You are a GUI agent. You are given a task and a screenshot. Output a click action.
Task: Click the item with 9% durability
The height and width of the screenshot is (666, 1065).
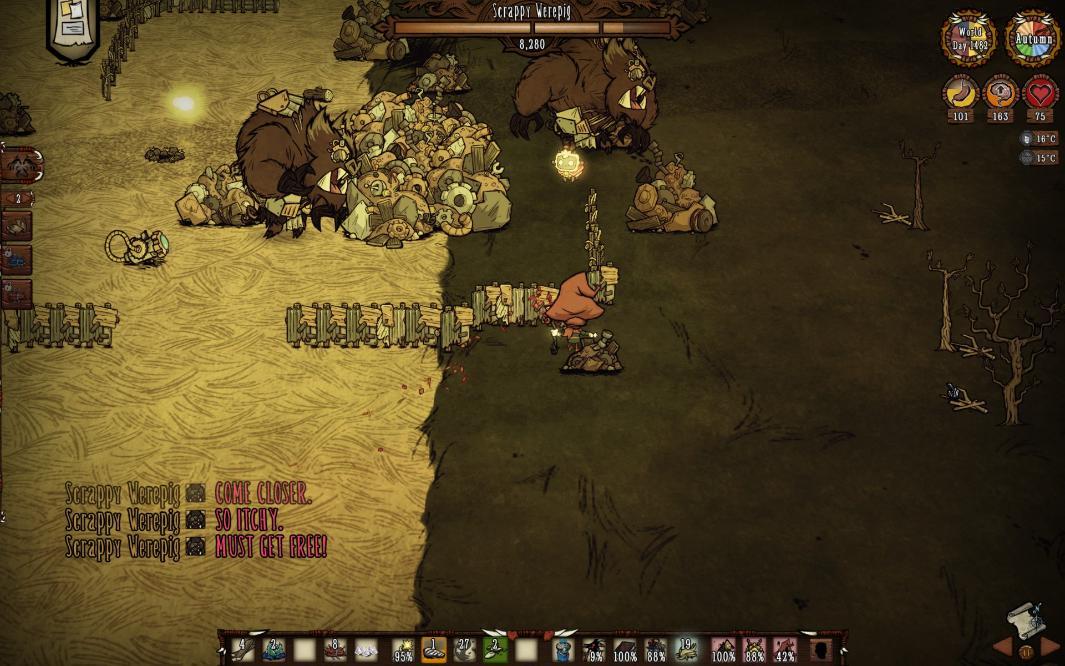(x=595, y=650)
